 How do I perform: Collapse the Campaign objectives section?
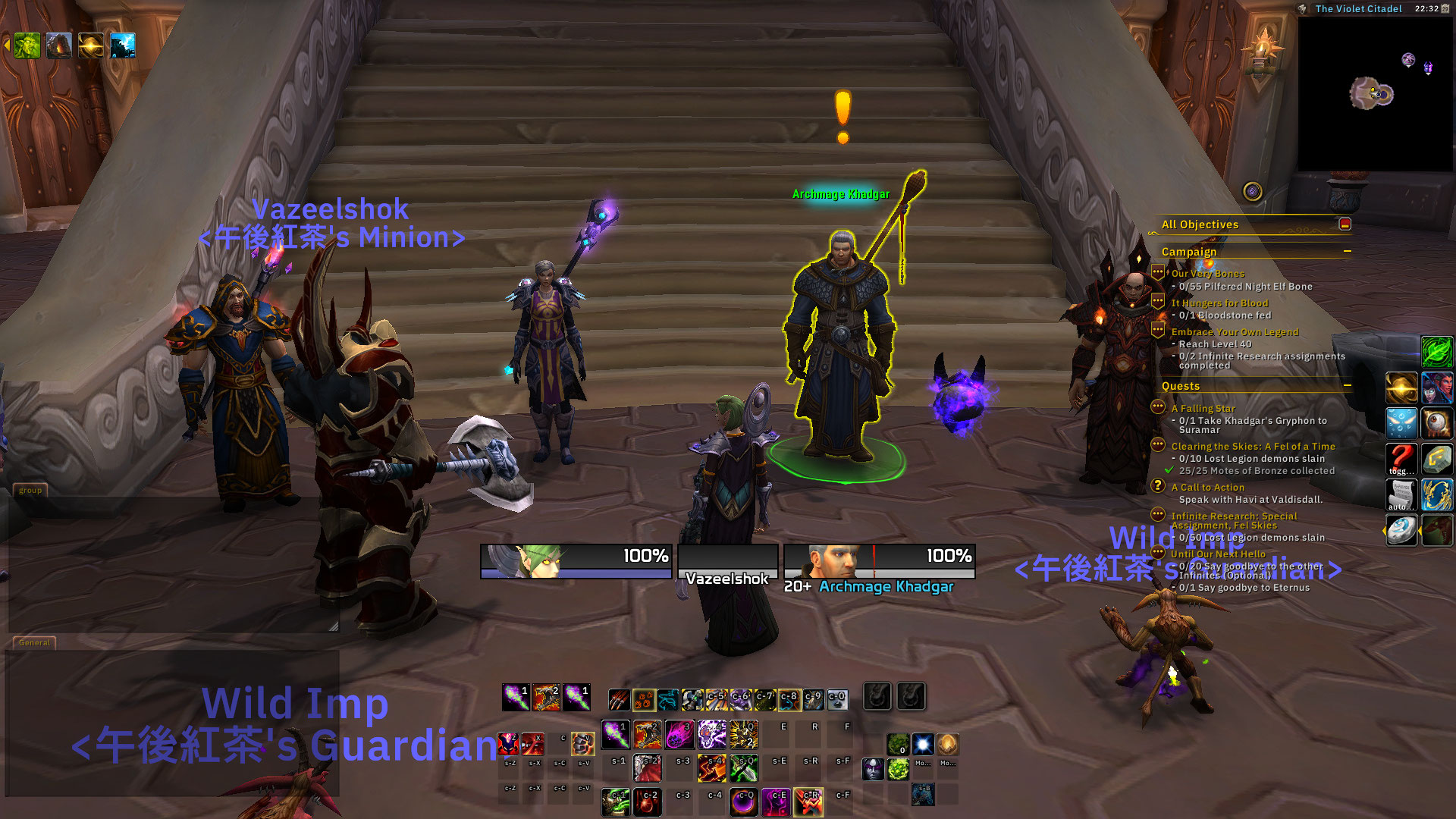[1347, 251]
